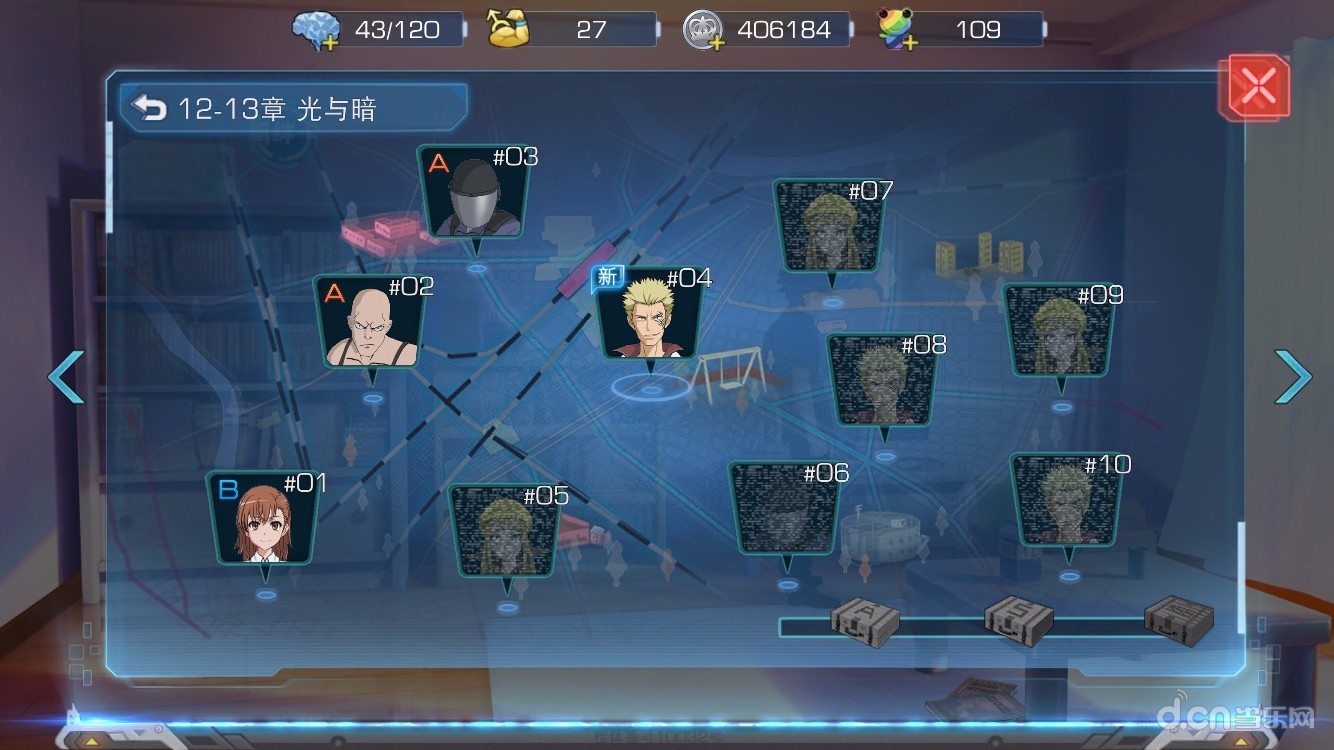
Task: Select locked stage #05
Action: tap(506, 533)
